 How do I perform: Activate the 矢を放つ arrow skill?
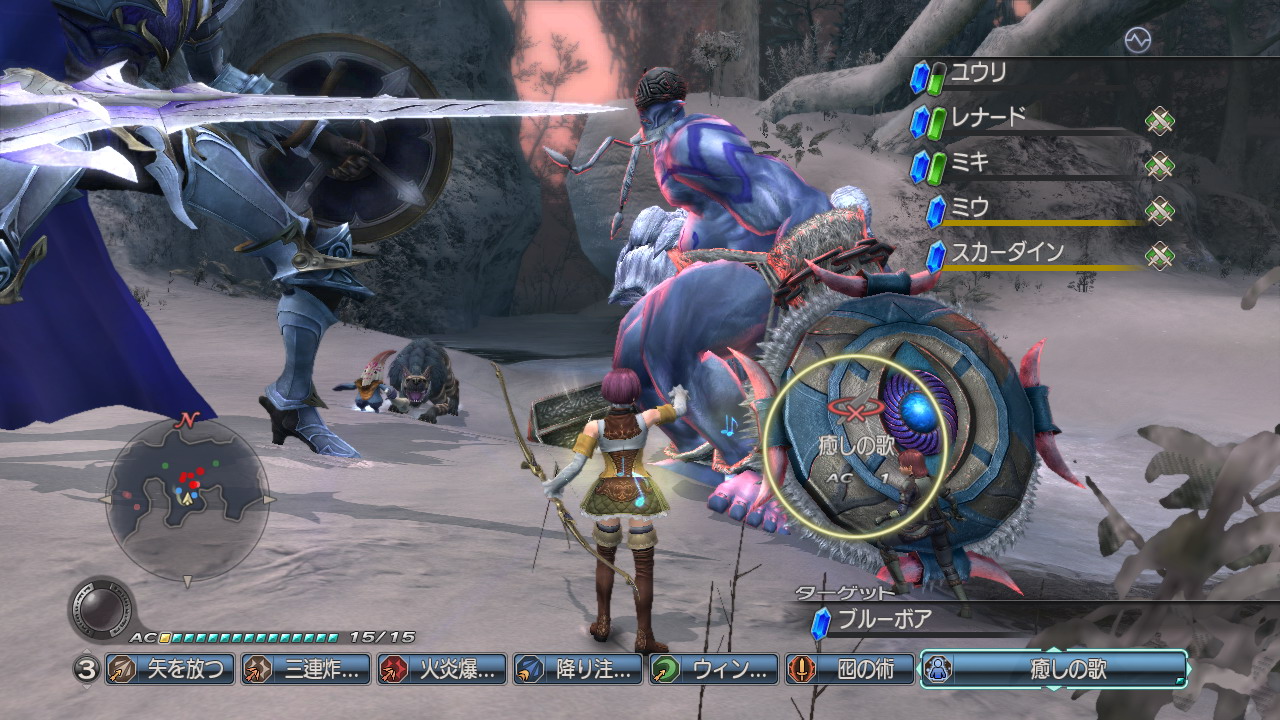pyautogui.click(x=169, y=669)
